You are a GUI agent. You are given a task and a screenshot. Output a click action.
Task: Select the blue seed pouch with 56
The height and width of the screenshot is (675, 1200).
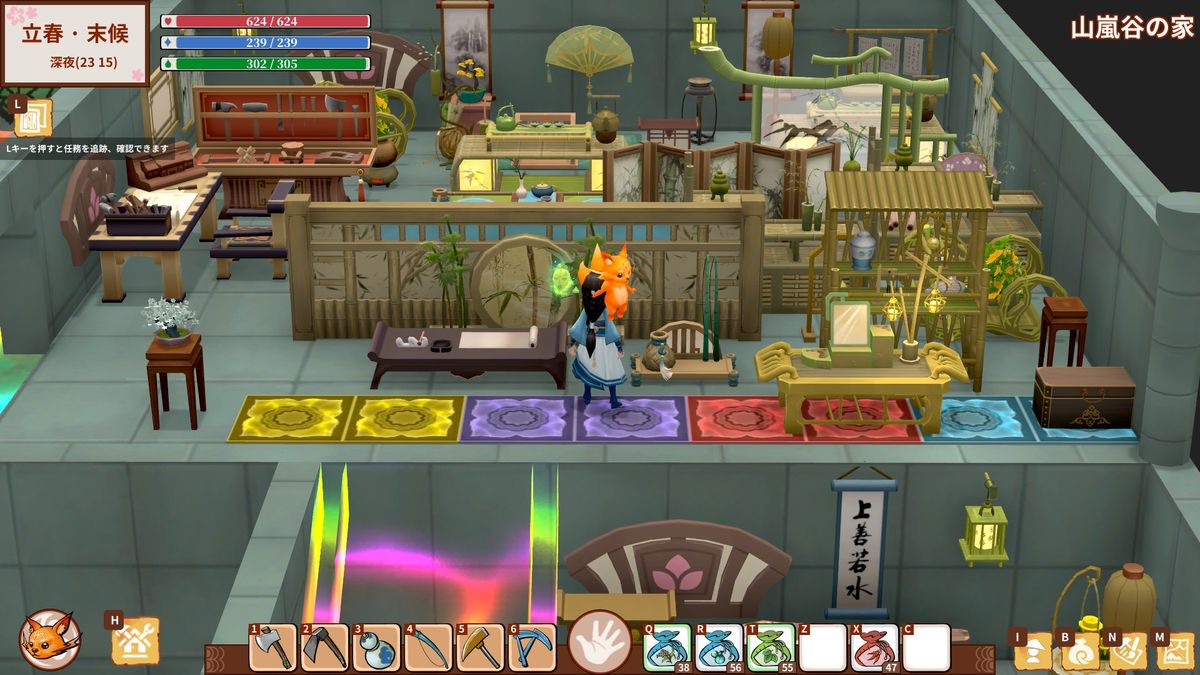(718, 647)
